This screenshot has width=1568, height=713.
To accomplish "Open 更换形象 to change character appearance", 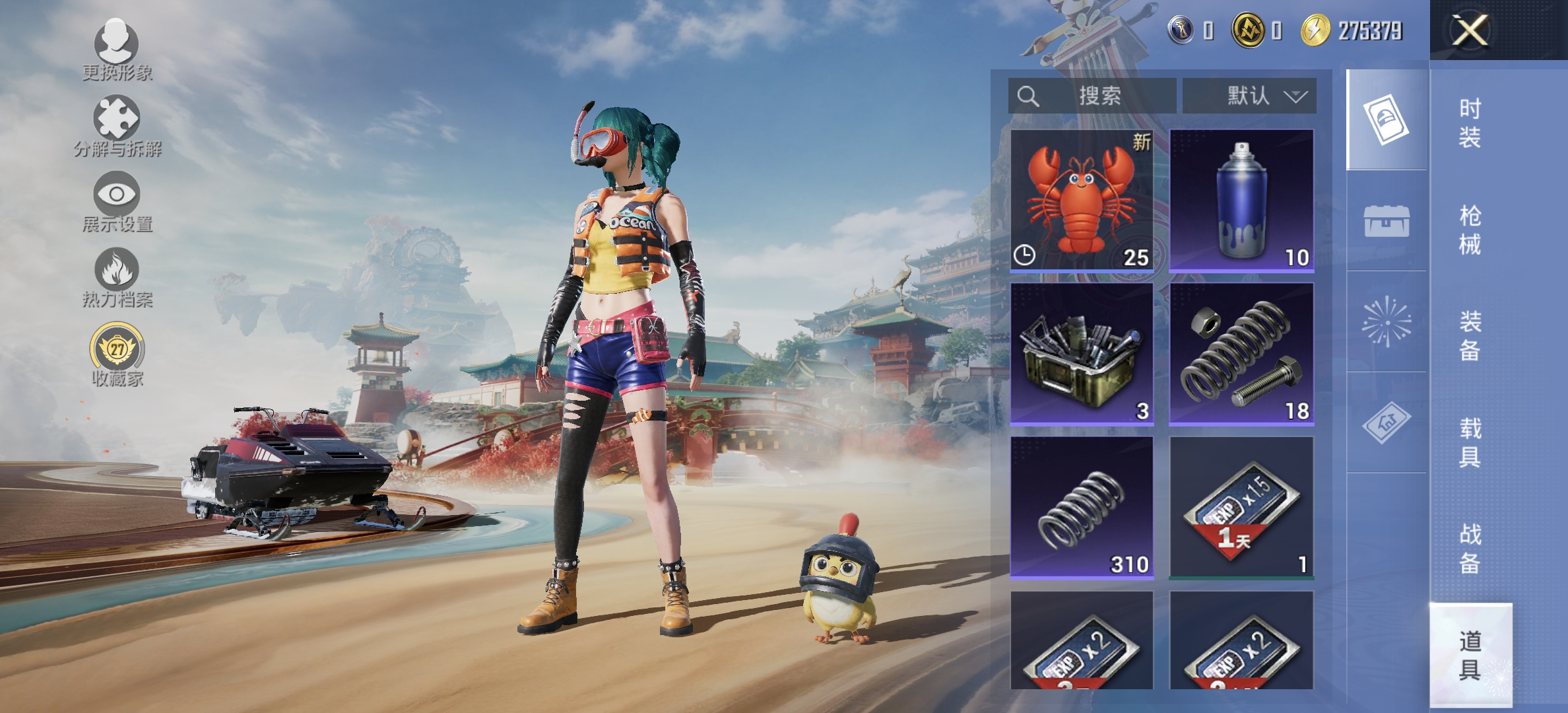I will [x=117, y=49].
